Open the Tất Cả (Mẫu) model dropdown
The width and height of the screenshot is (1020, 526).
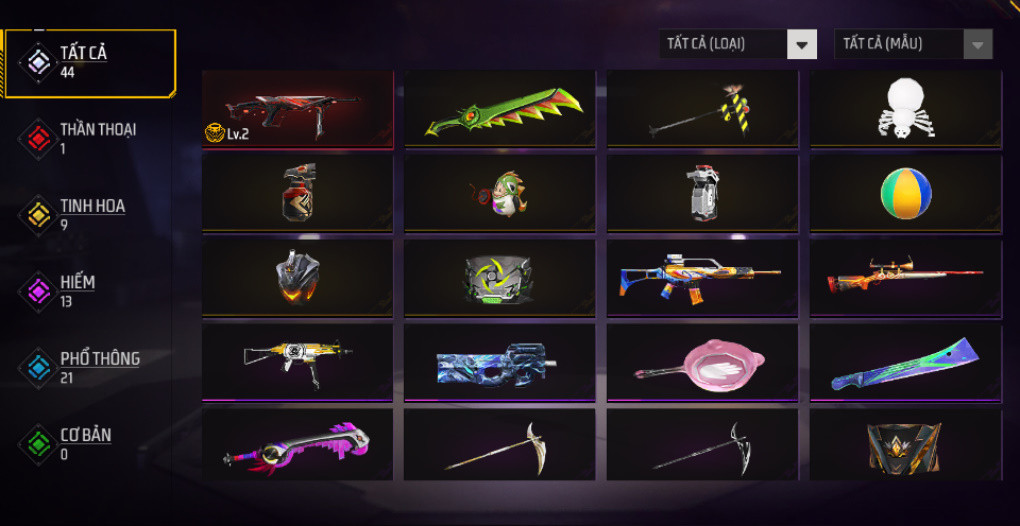coord(913,44)
